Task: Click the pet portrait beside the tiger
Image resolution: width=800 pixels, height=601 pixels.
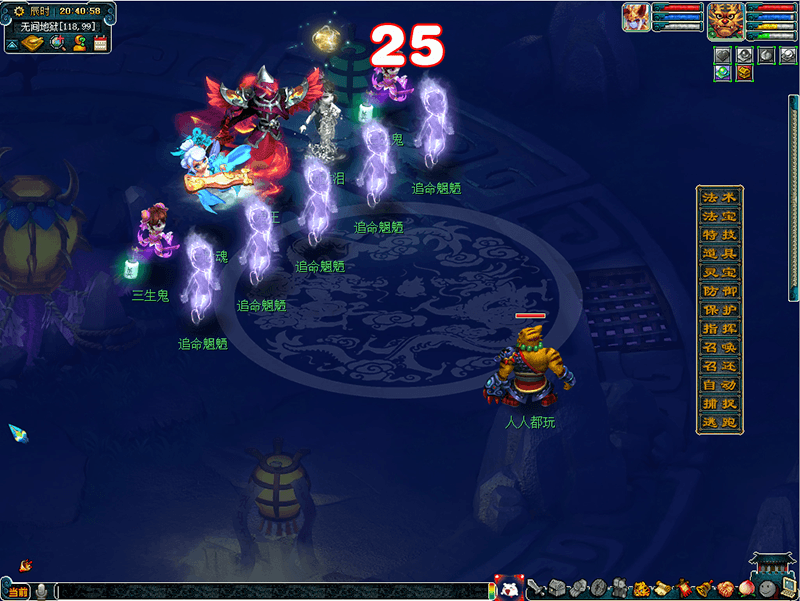Action: [x=635, y=17]
